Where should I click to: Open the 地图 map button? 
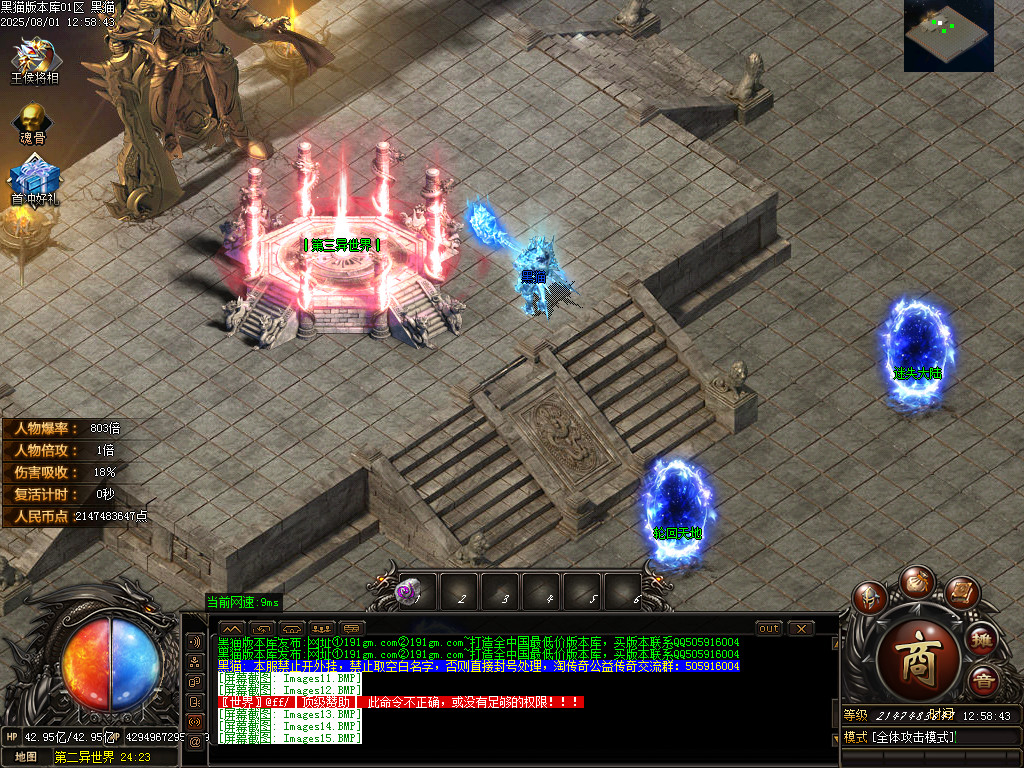click(x=25, y=757)
